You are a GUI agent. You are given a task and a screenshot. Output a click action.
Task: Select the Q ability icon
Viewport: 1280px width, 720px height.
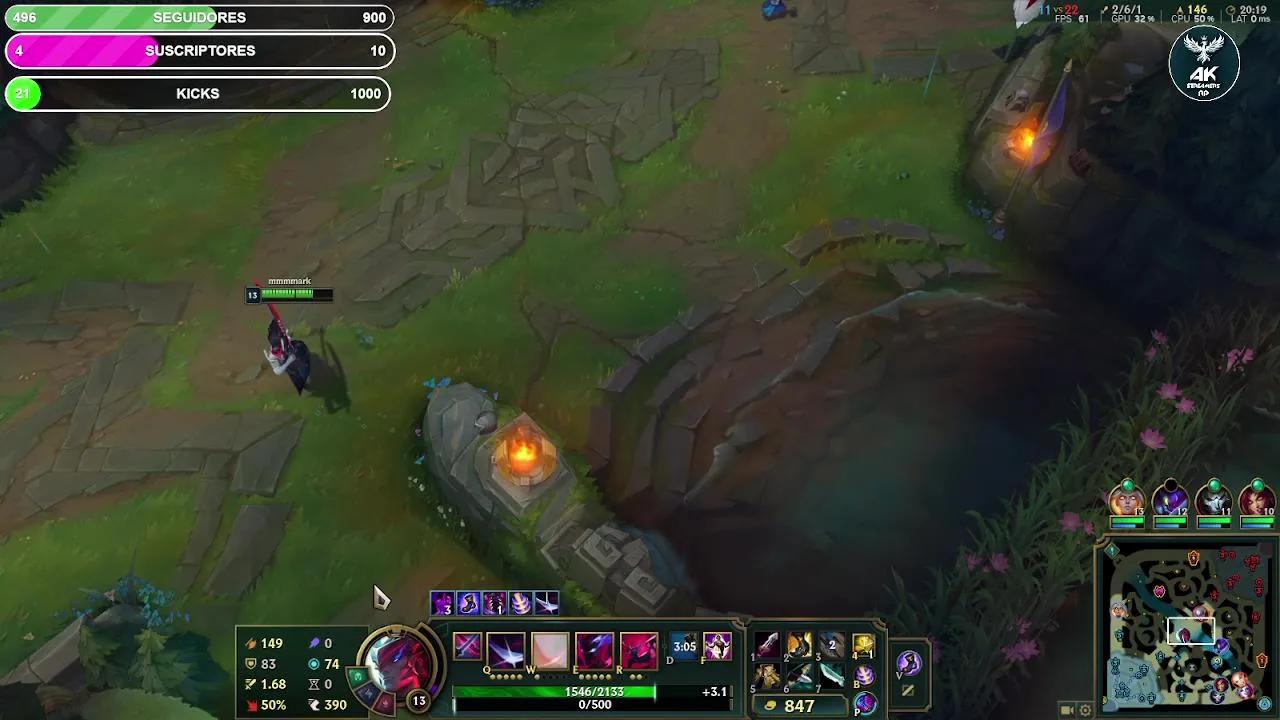[x=506, y=648]
